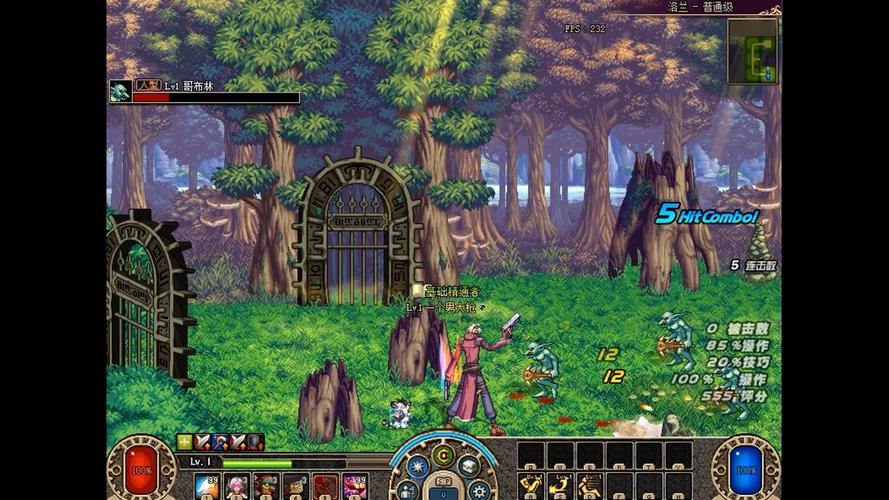
Task: Activate the first yellow flexing-arm skill
Action: coord(531,486)
